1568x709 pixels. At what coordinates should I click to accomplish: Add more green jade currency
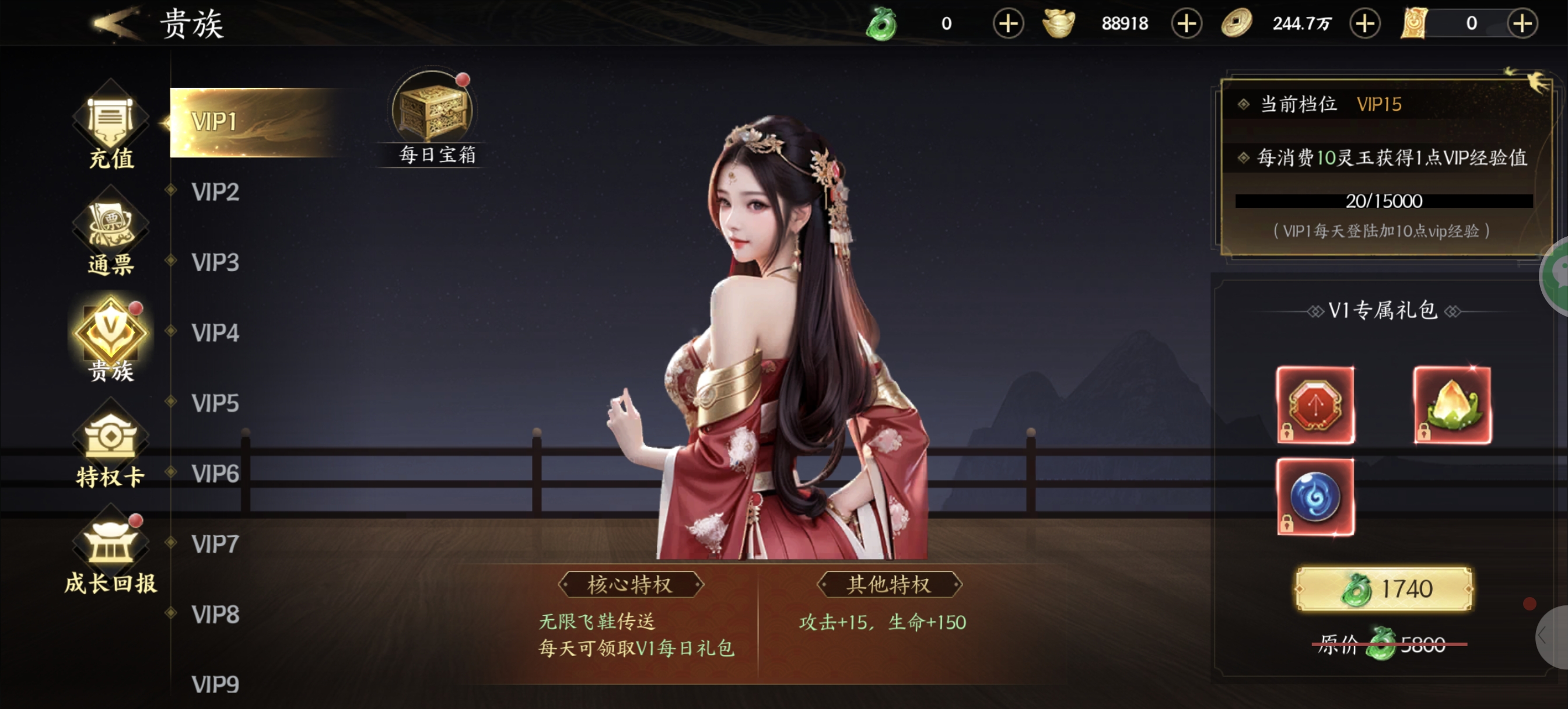(x=1008, y=24)
